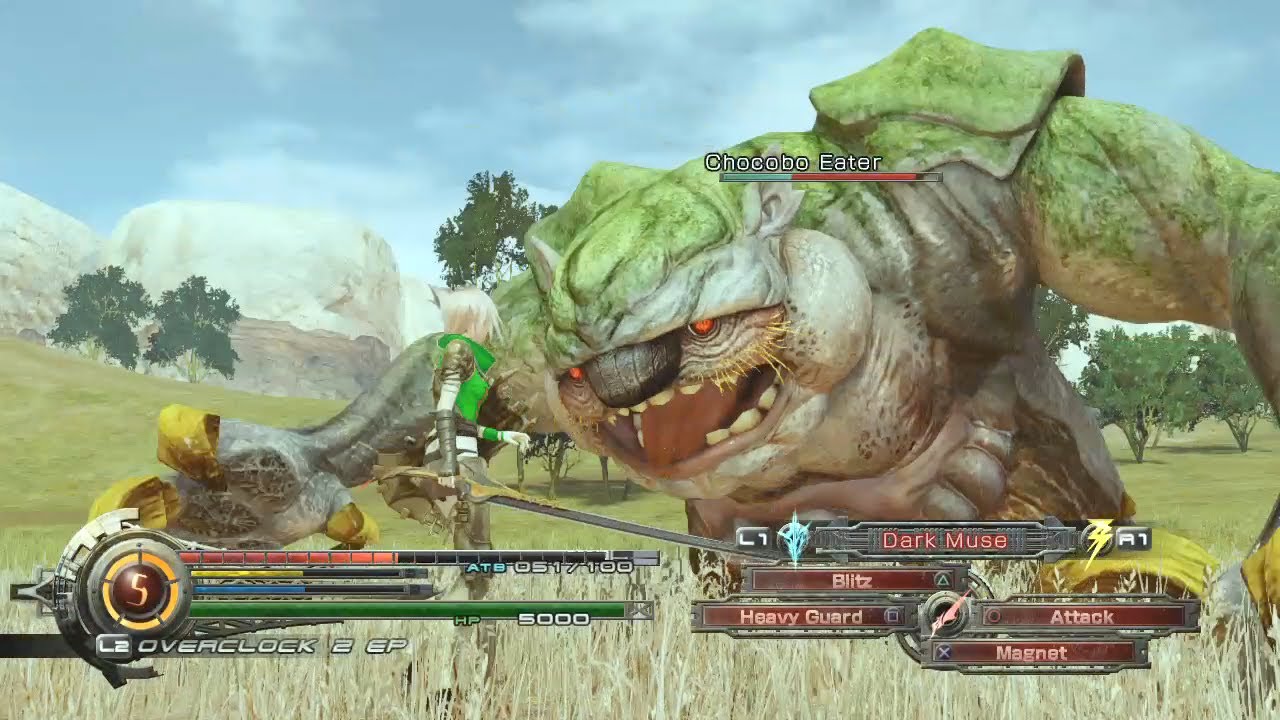Click the yellow lightning bolt icon

[1097, 541]
